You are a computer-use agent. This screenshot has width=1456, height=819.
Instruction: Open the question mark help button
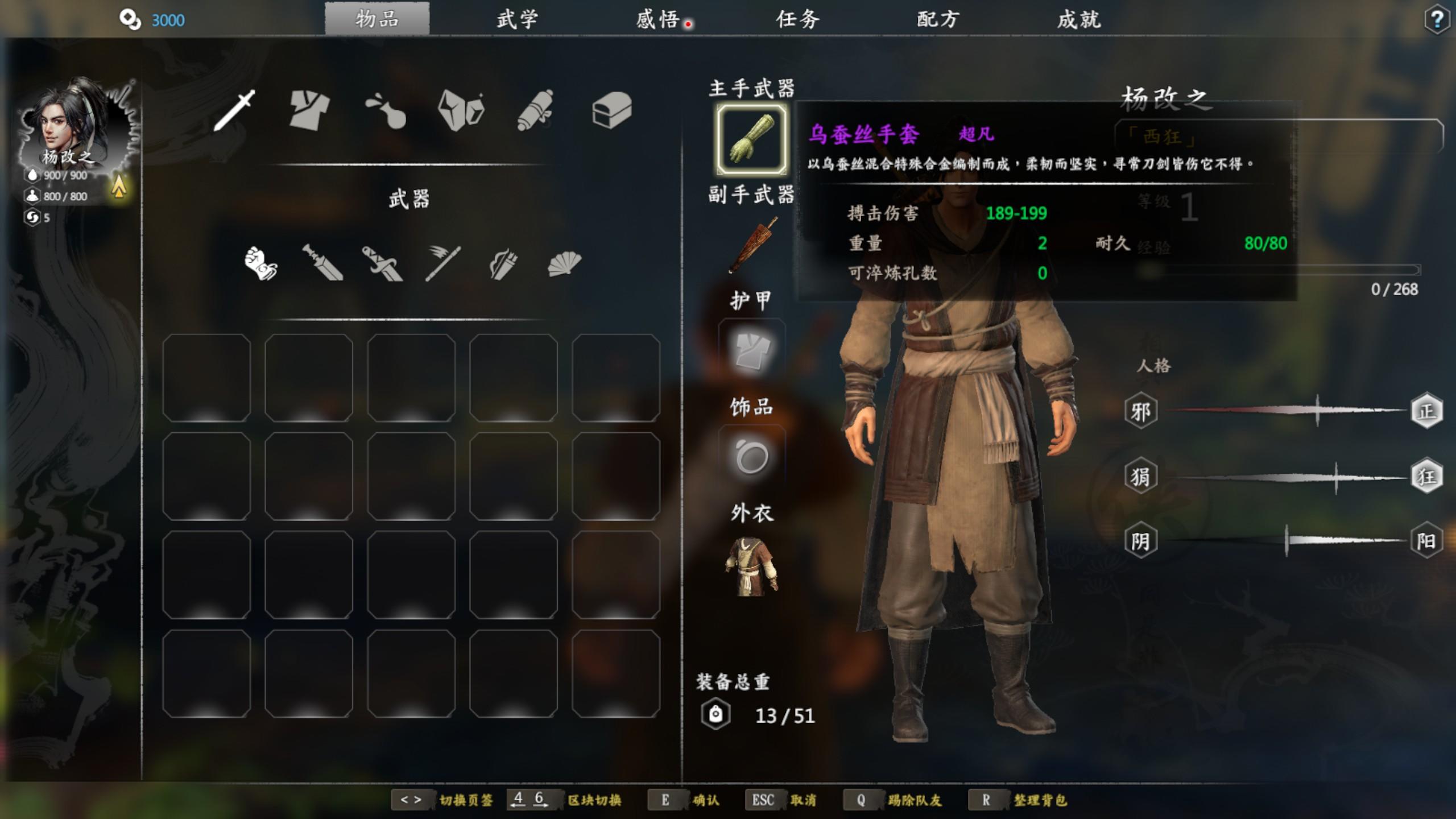pos(1437,20)
